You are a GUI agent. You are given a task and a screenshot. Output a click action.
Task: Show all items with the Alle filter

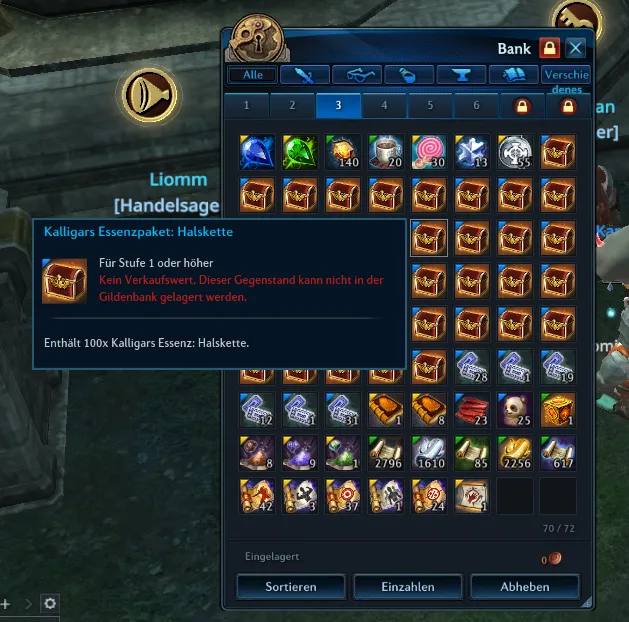[x=252, y=75]
